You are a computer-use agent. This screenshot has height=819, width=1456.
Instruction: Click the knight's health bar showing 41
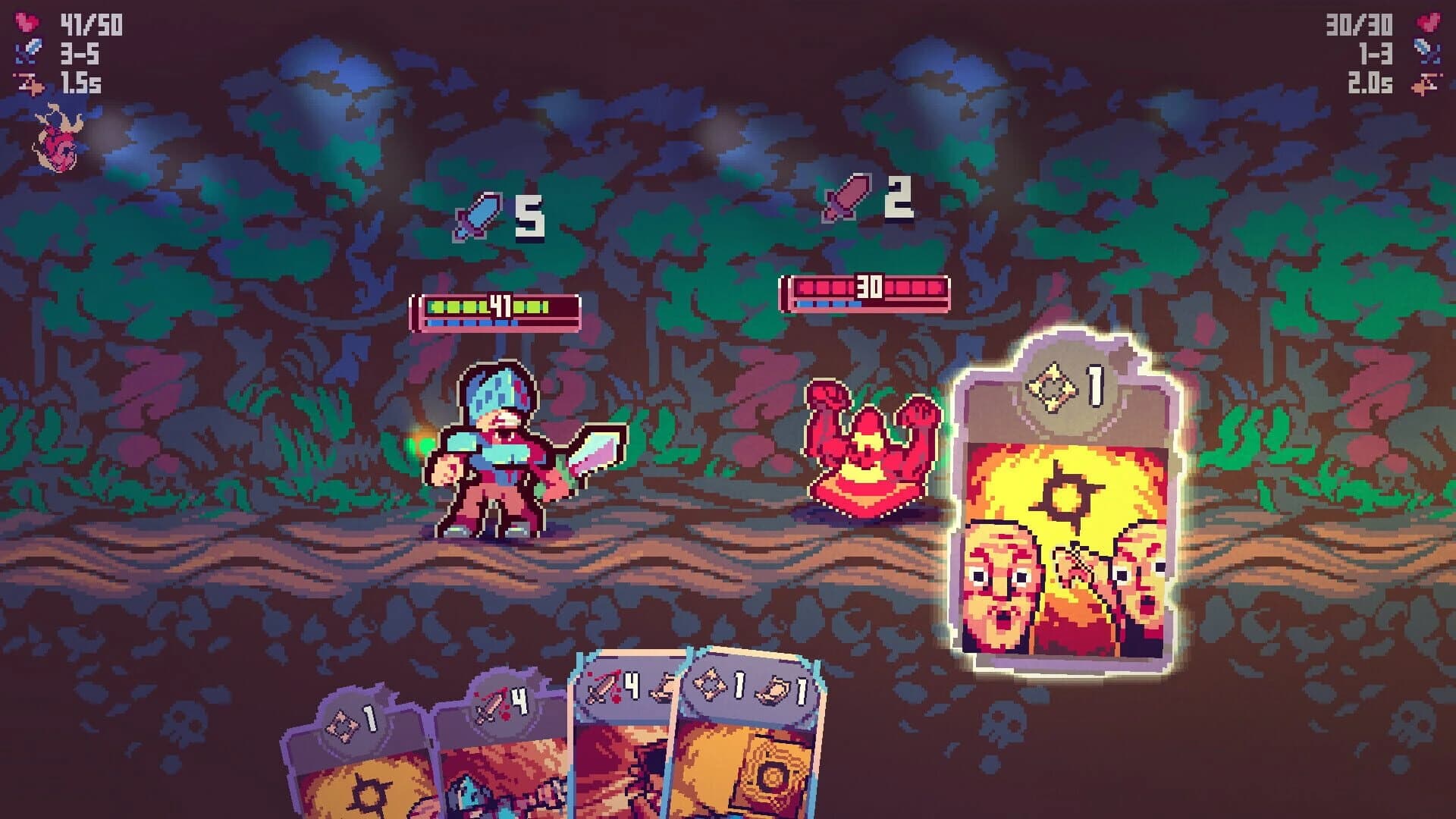point(497,309)
